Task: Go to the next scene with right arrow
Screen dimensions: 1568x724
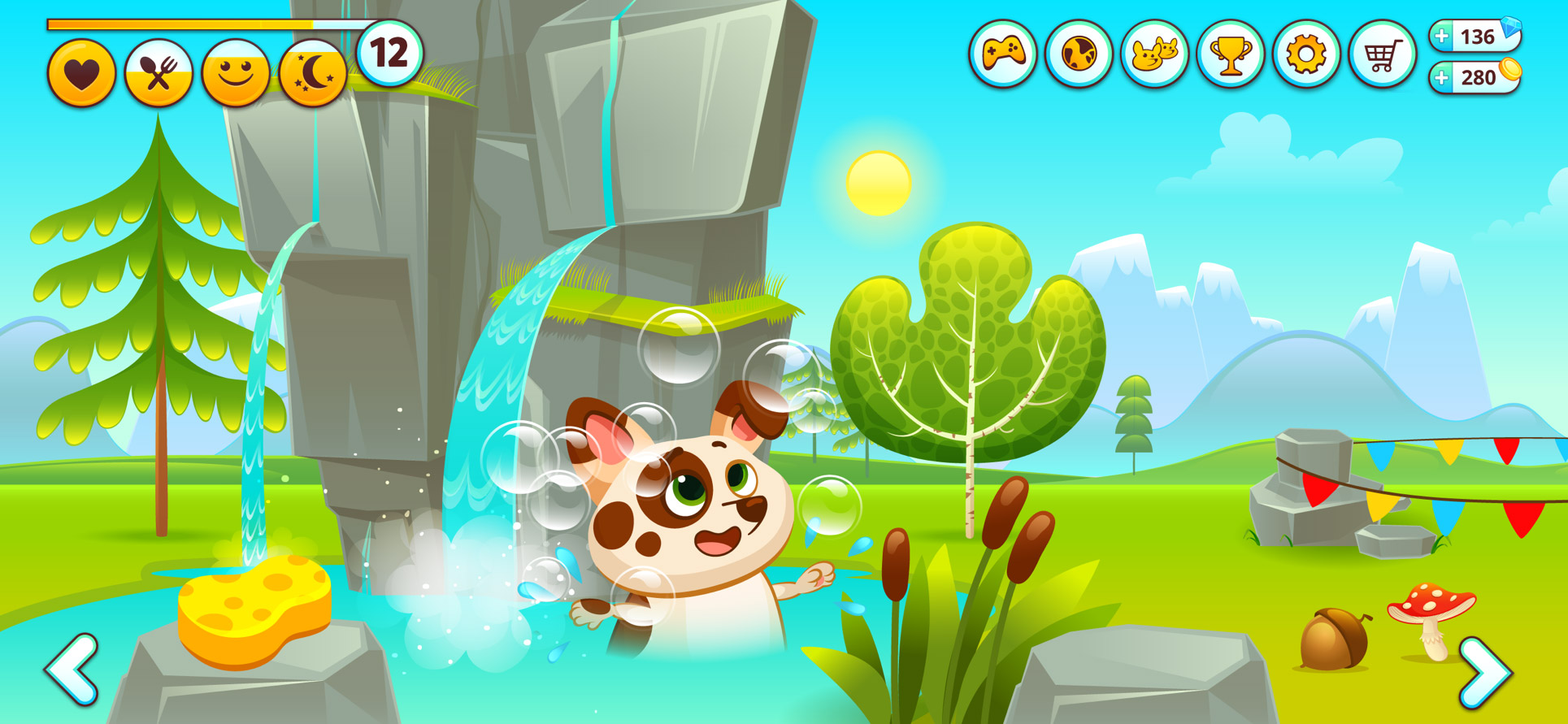Action: (1485, 672)
